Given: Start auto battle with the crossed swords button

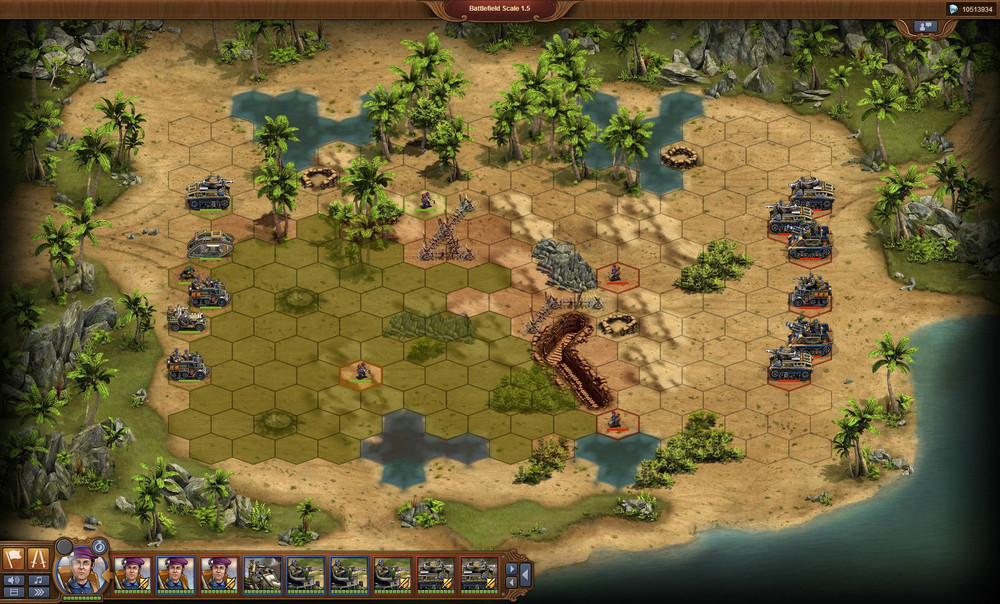Looking at the screenshot, I should click(40, 559).
